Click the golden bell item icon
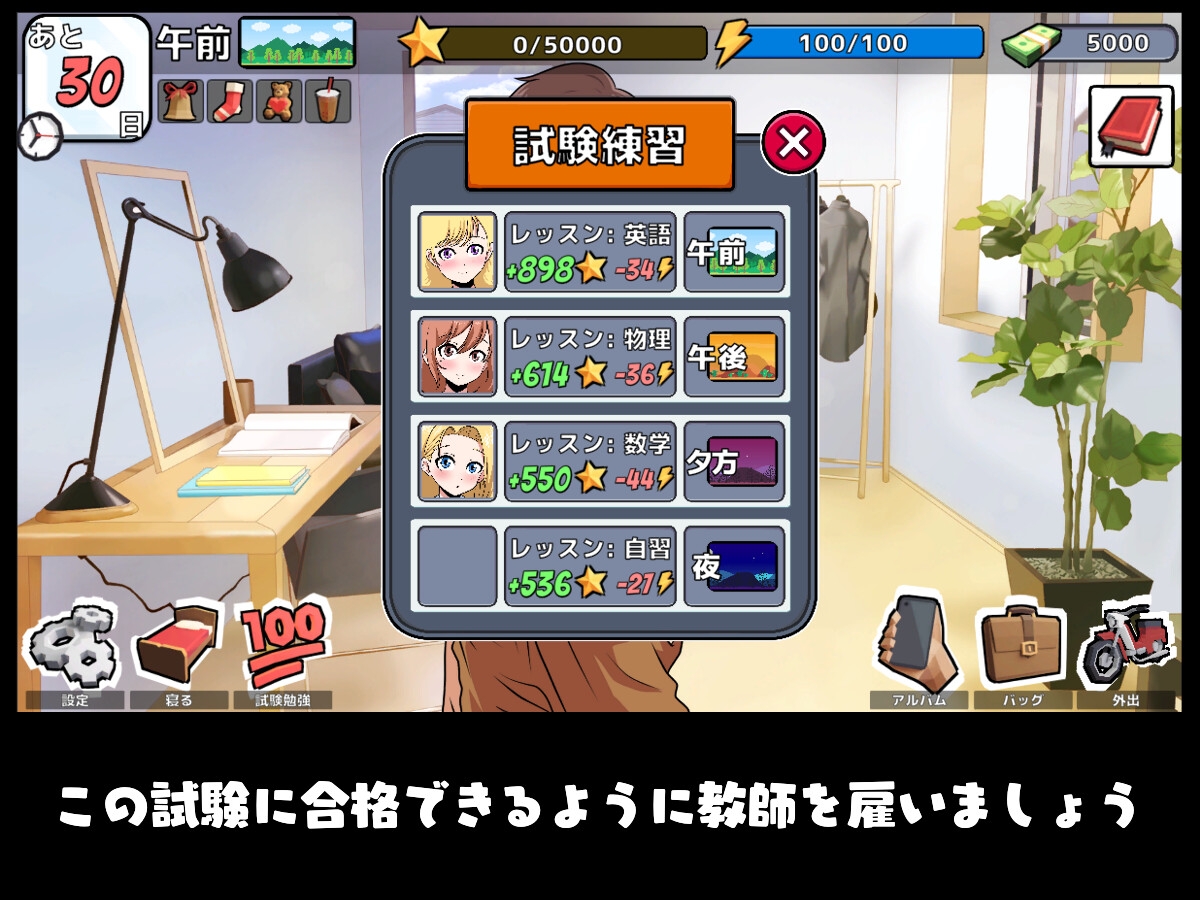This screenshot has width=1200, height=900. [x=181, y=101]
